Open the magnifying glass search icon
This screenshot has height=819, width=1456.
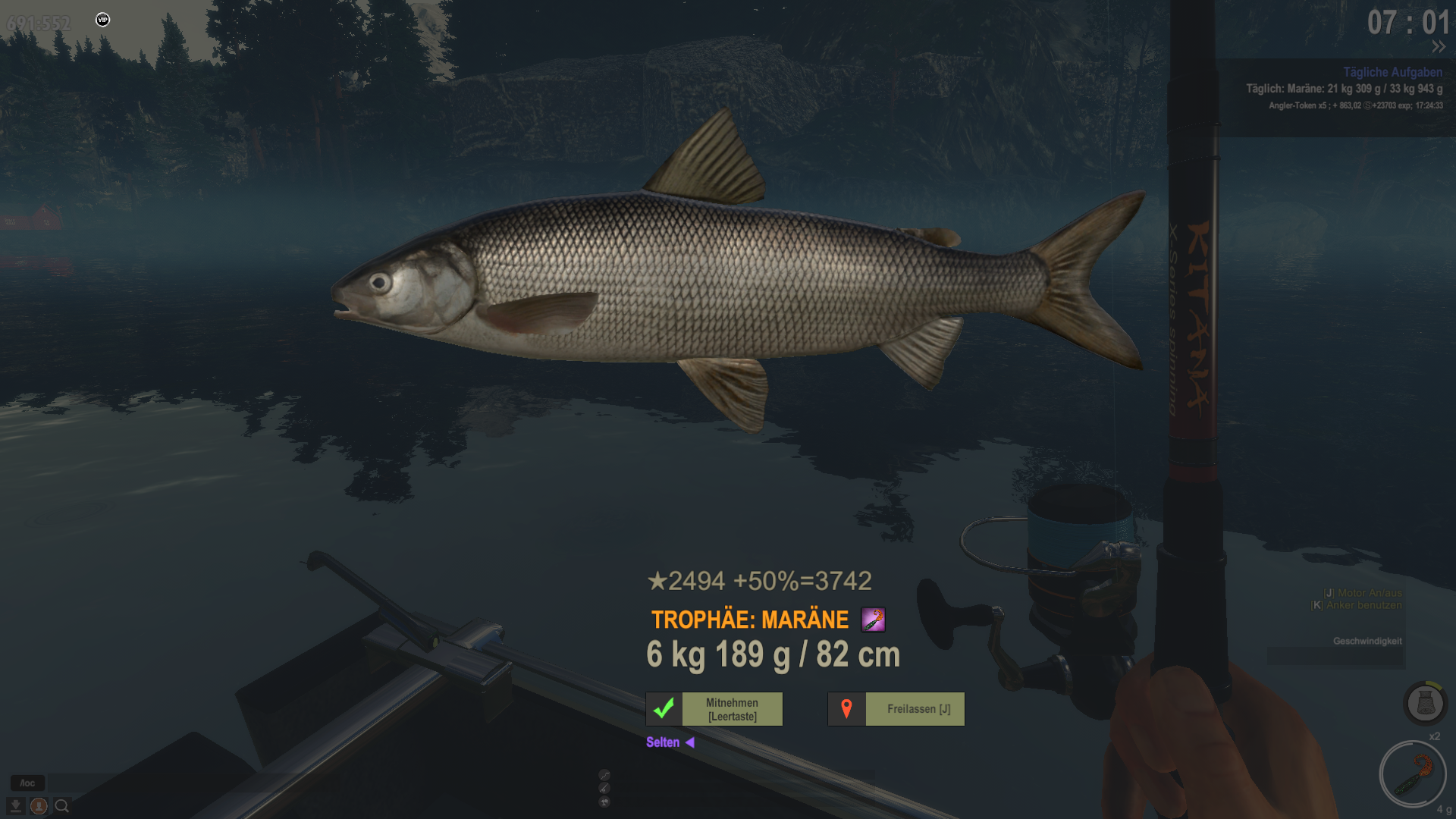point(62,806)
